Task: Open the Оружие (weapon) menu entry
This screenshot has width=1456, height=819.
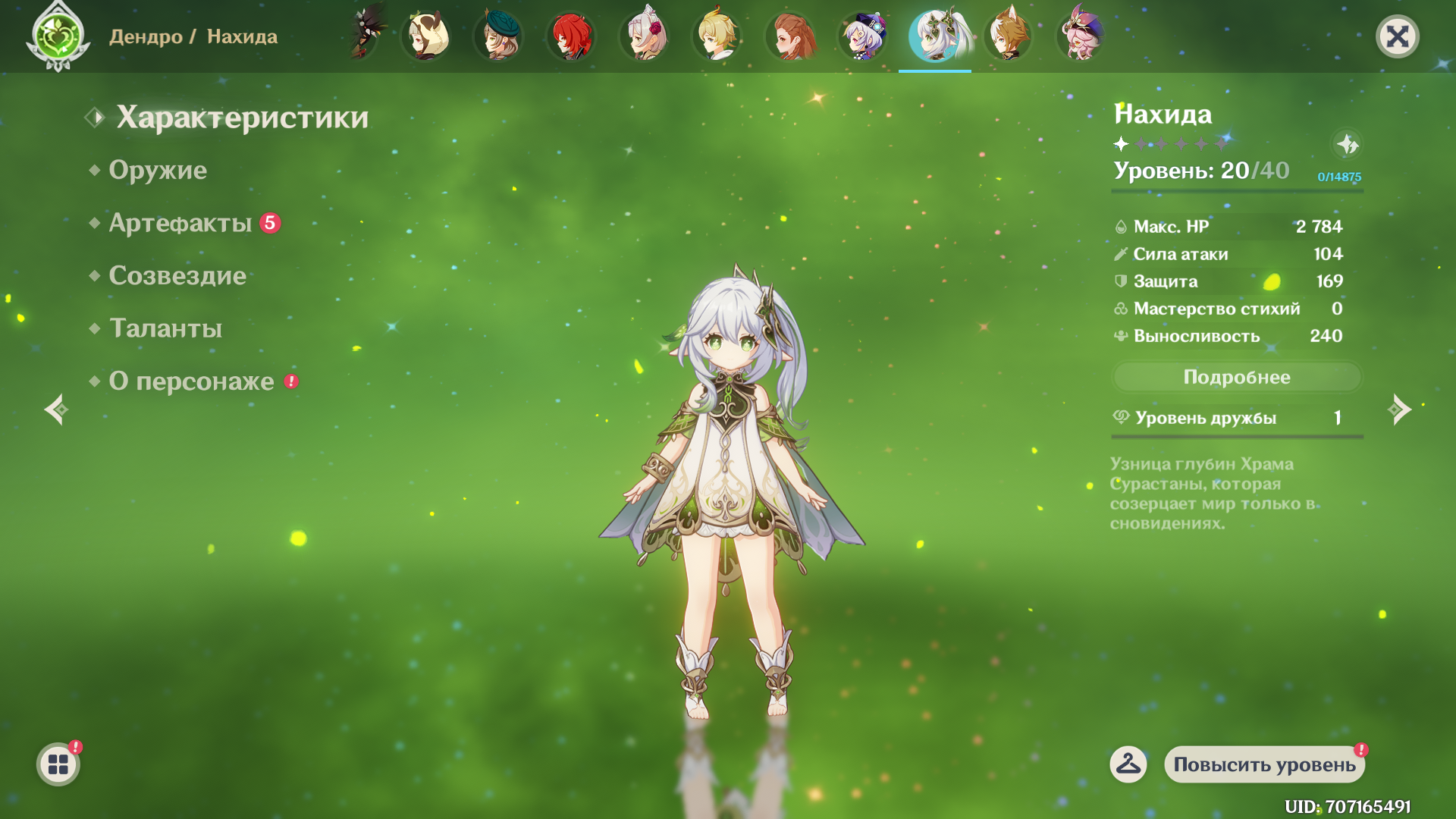Action: click(158, 170)
